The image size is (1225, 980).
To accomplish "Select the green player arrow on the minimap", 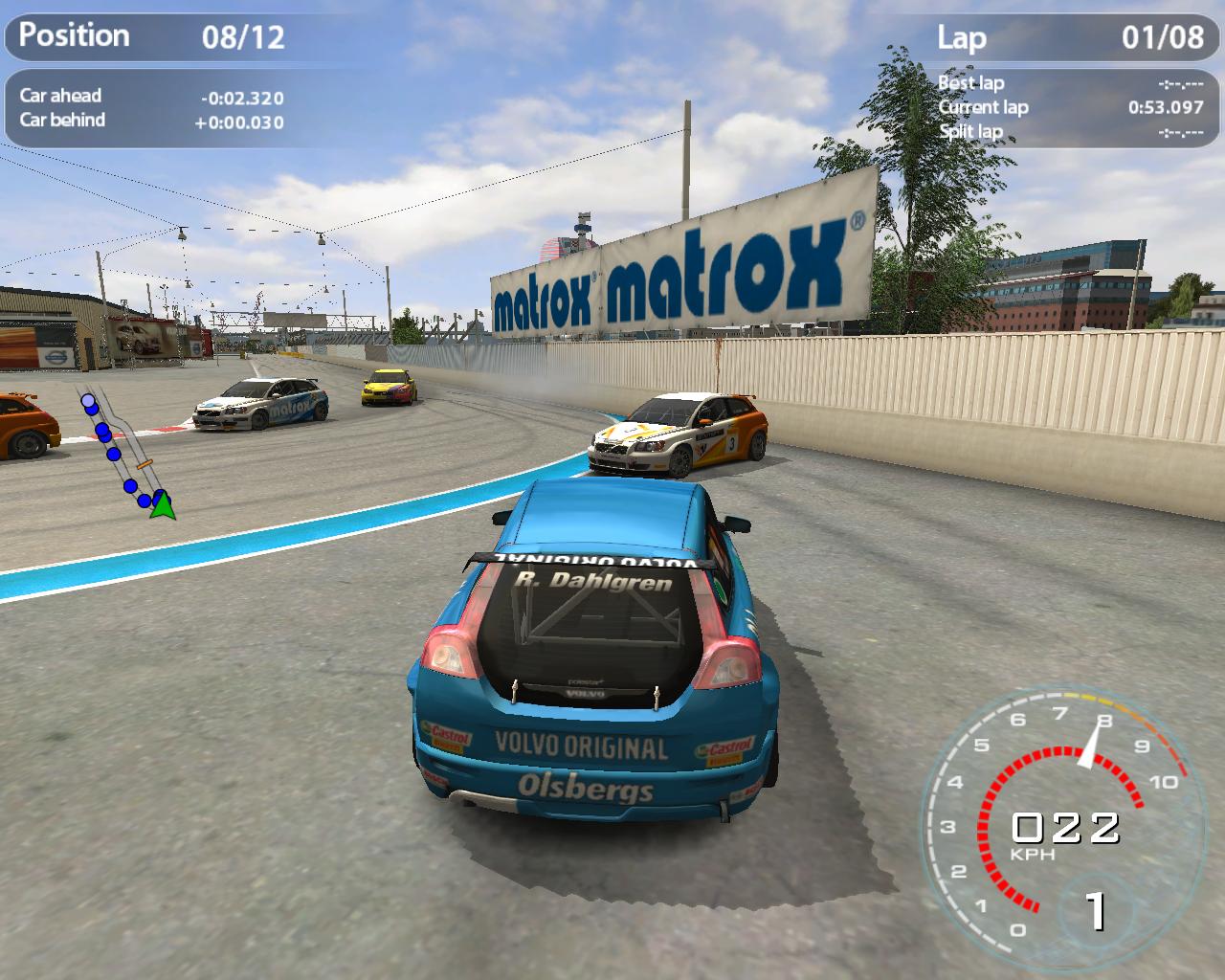I will pos(163,504).
